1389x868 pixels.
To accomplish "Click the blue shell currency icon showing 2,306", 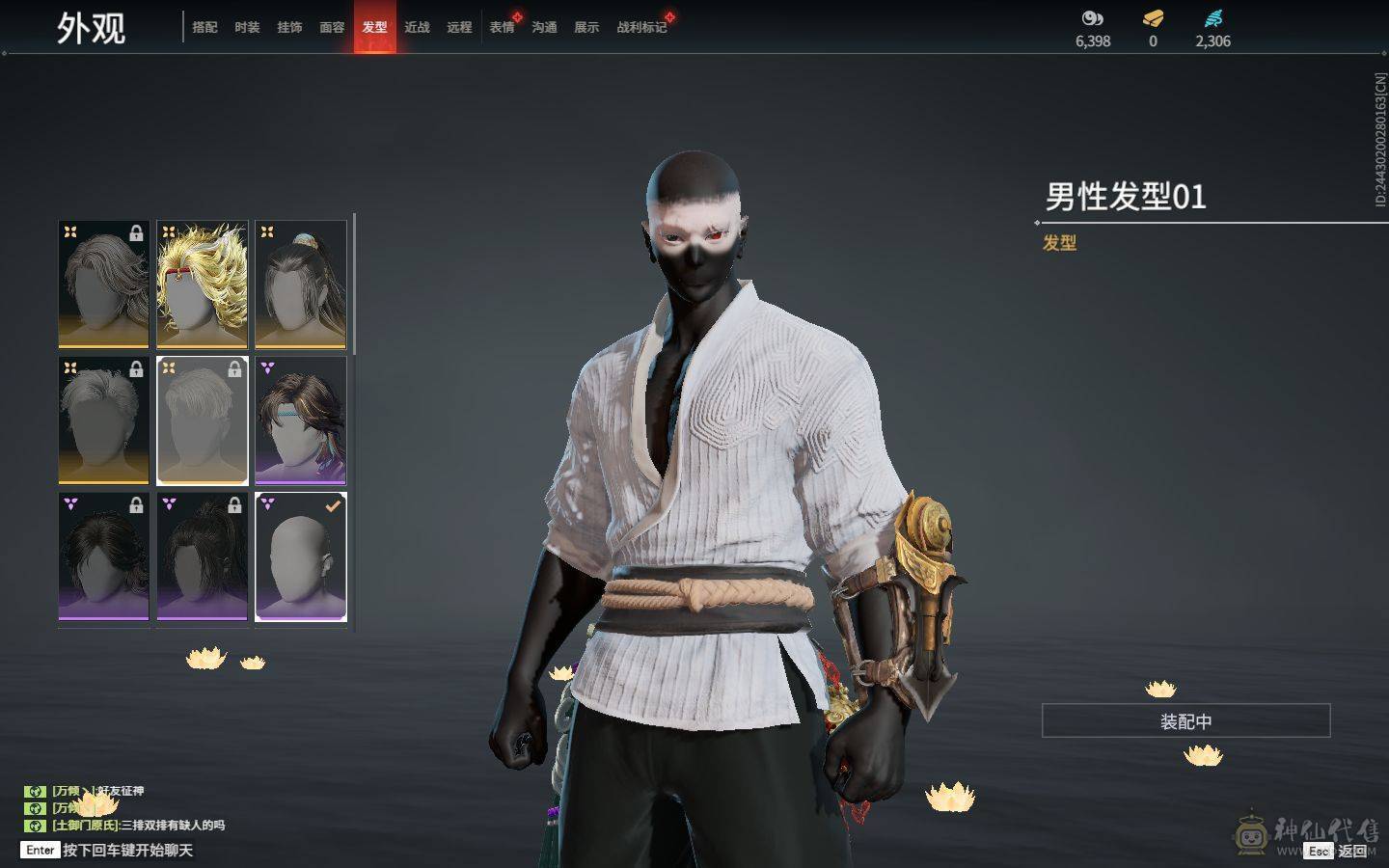I will pos(1213,16).
